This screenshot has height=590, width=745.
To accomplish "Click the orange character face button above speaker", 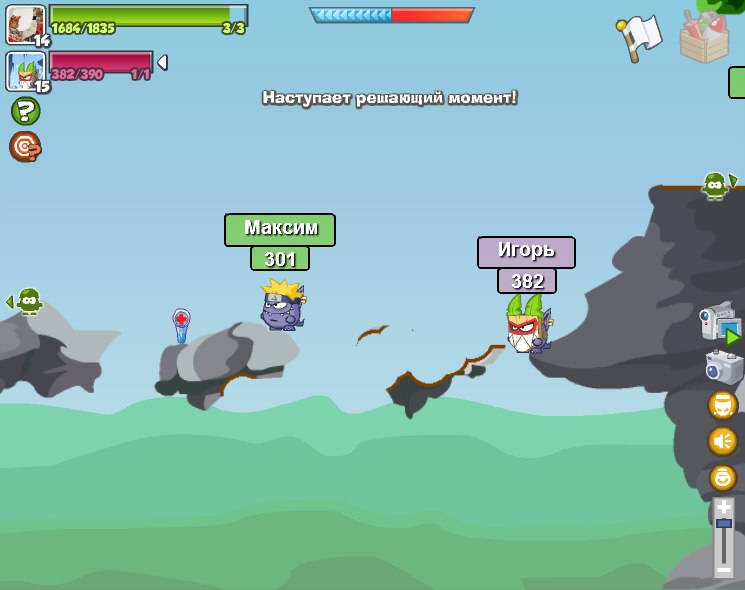I will 722,405.
